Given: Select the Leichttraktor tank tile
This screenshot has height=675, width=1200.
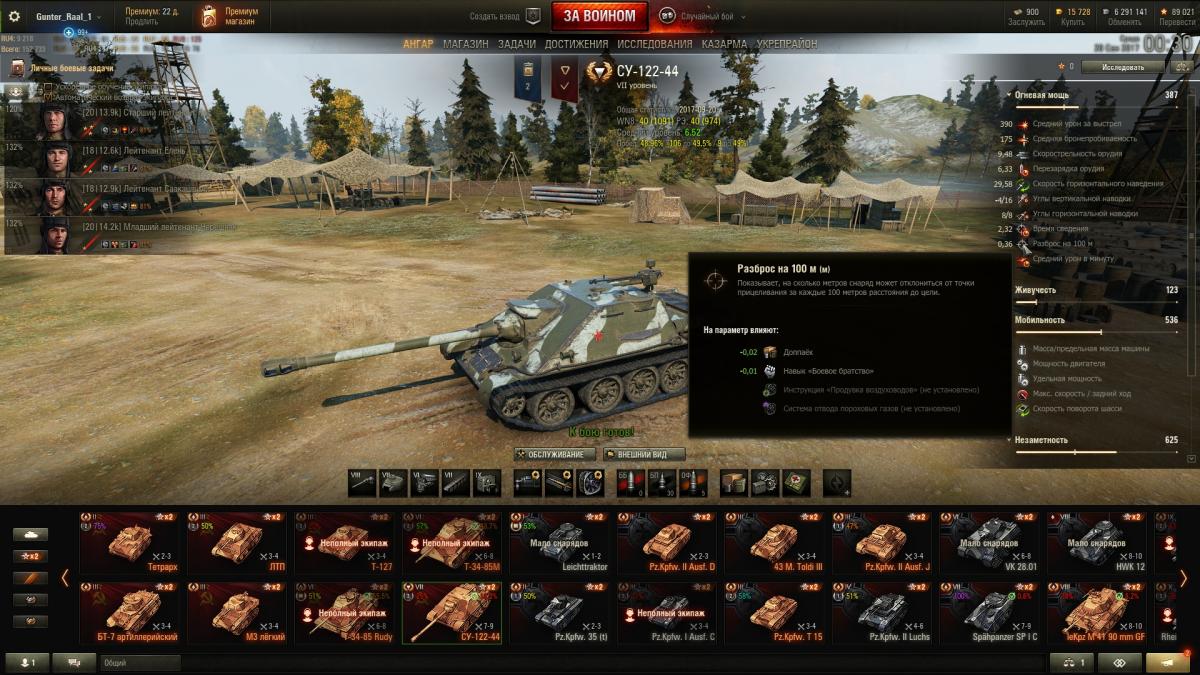Looking at the screenshot, I should 559,540.
